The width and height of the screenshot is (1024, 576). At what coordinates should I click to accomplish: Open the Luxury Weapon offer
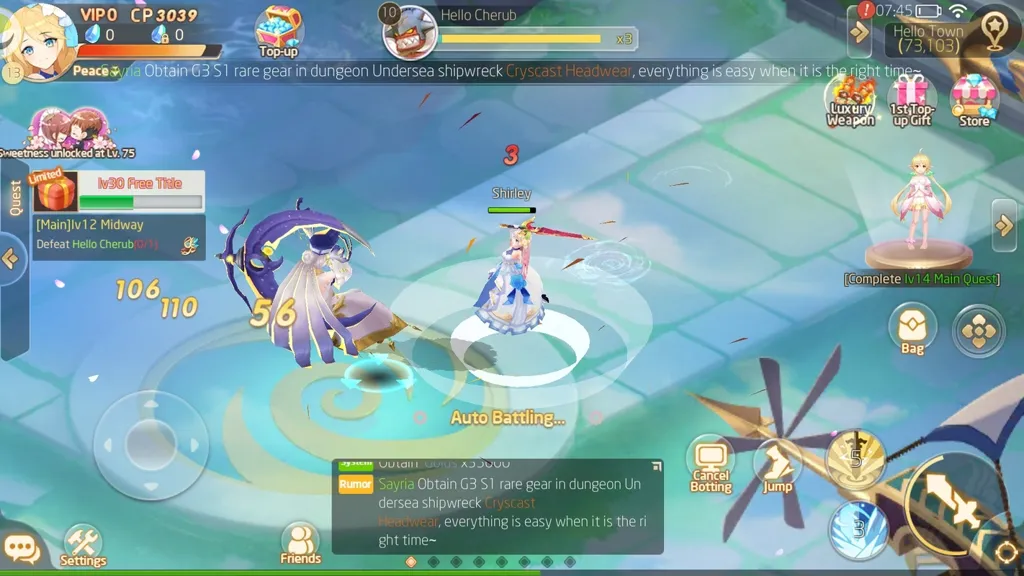[850, 100]
